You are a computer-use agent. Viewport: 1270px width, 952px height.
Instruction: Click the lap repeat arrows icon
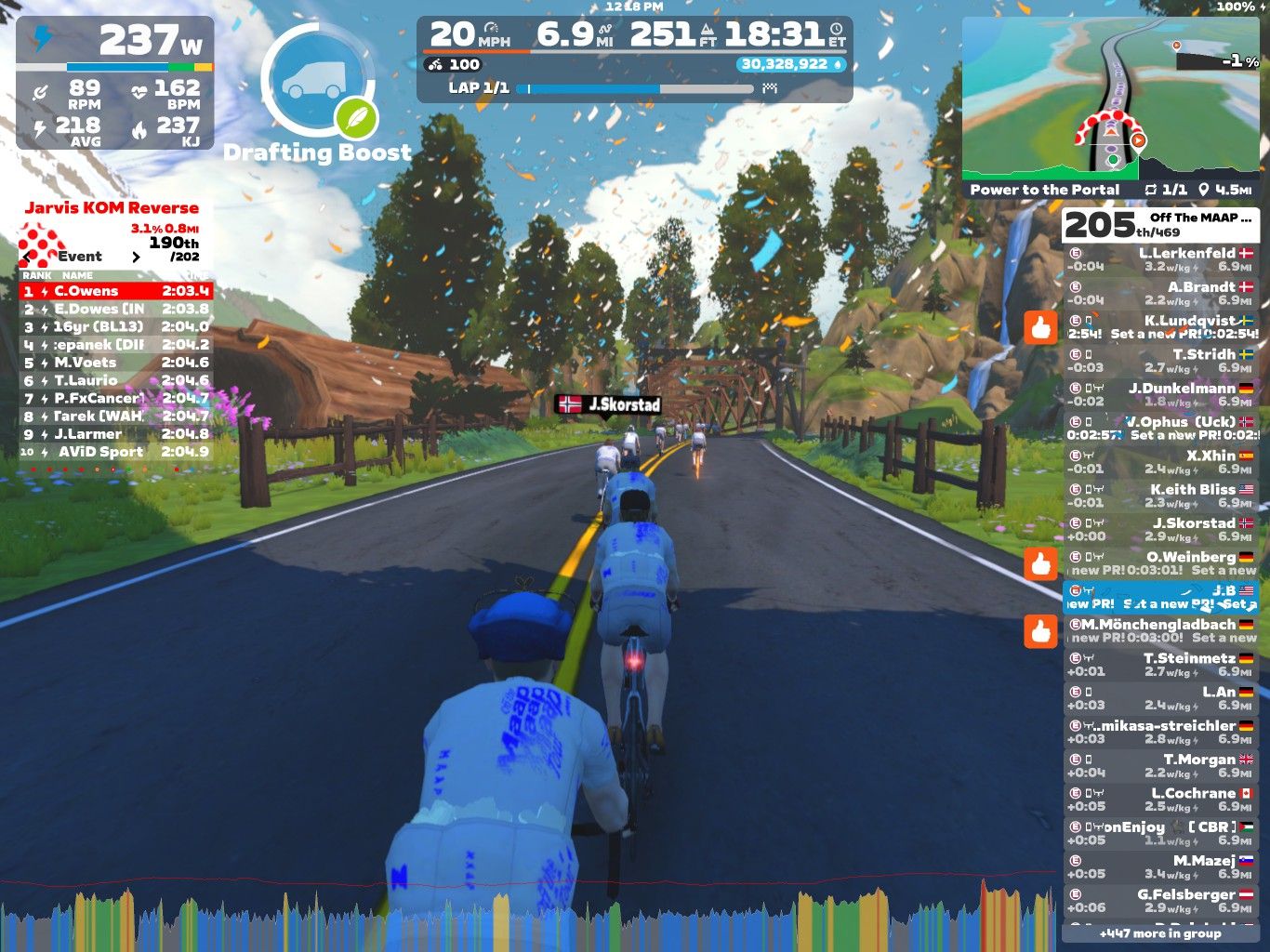point(1150,189)
